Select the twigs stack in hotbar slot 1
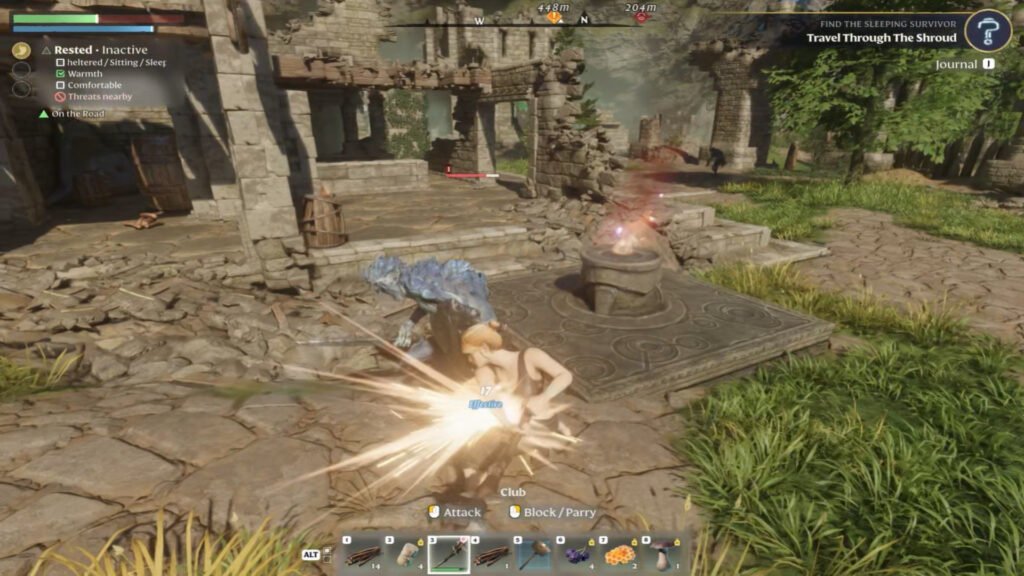 click(x=362, y=552)
